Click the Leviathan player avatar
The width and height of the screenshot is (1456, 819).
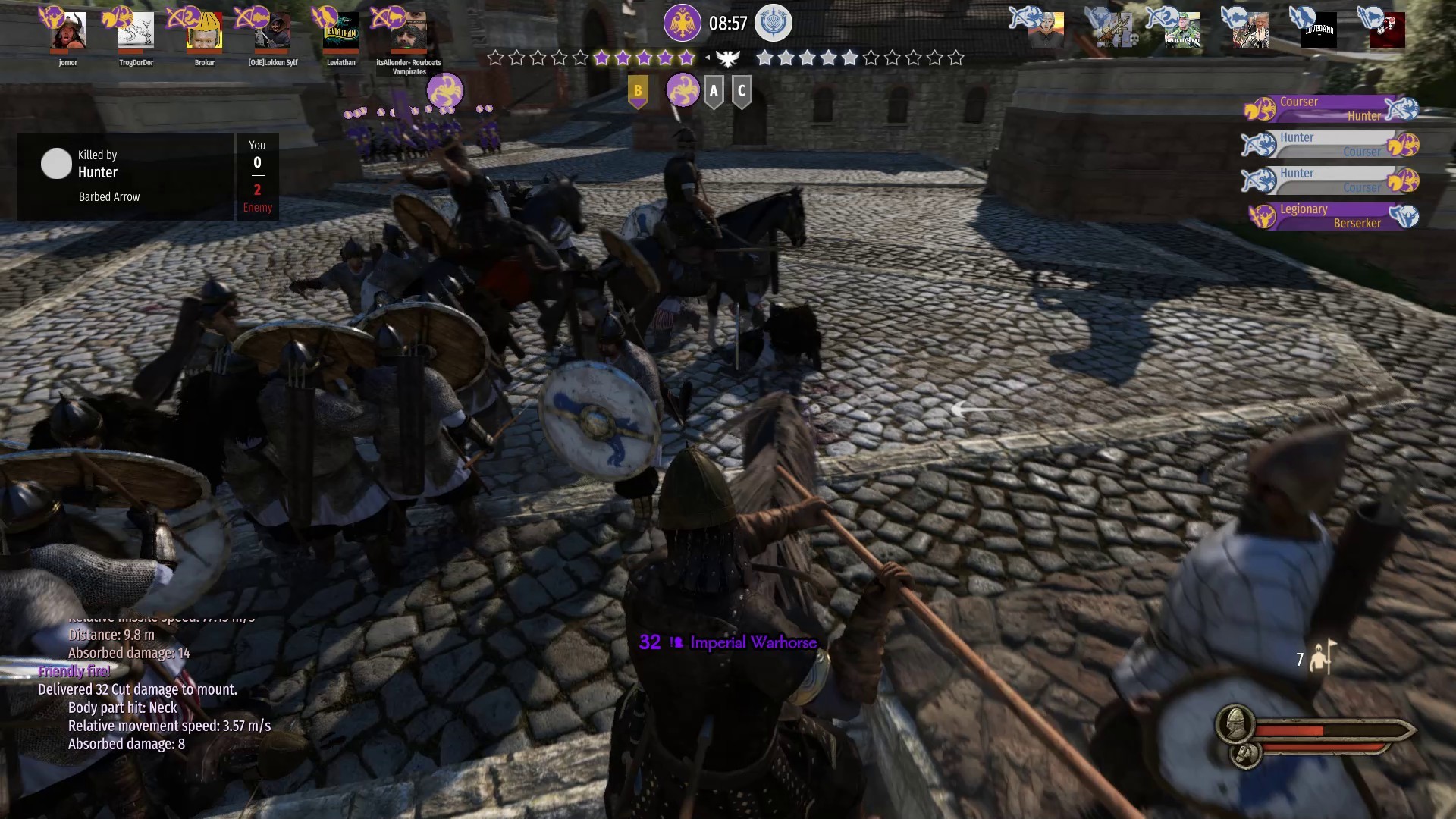click(x=341, y=31)
